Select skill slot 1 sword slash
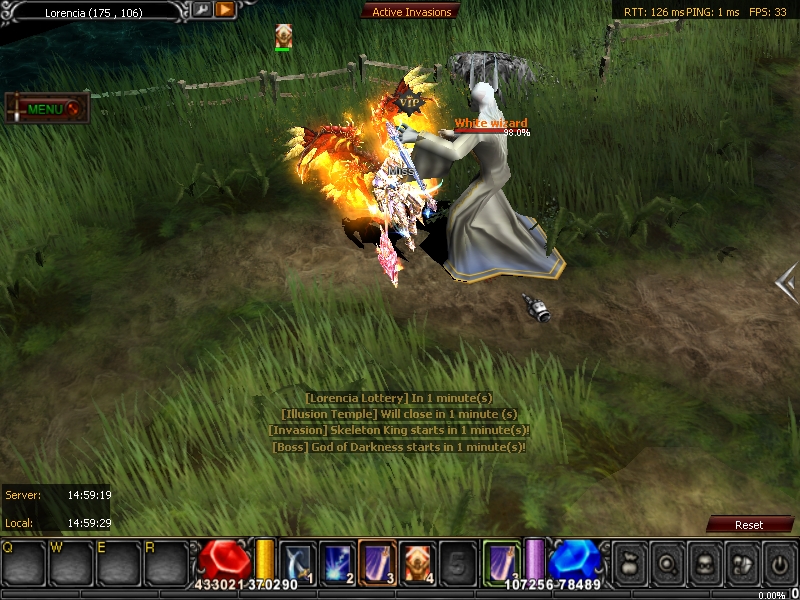The width and height of the screenshot is (800, 600). [298, 561]
